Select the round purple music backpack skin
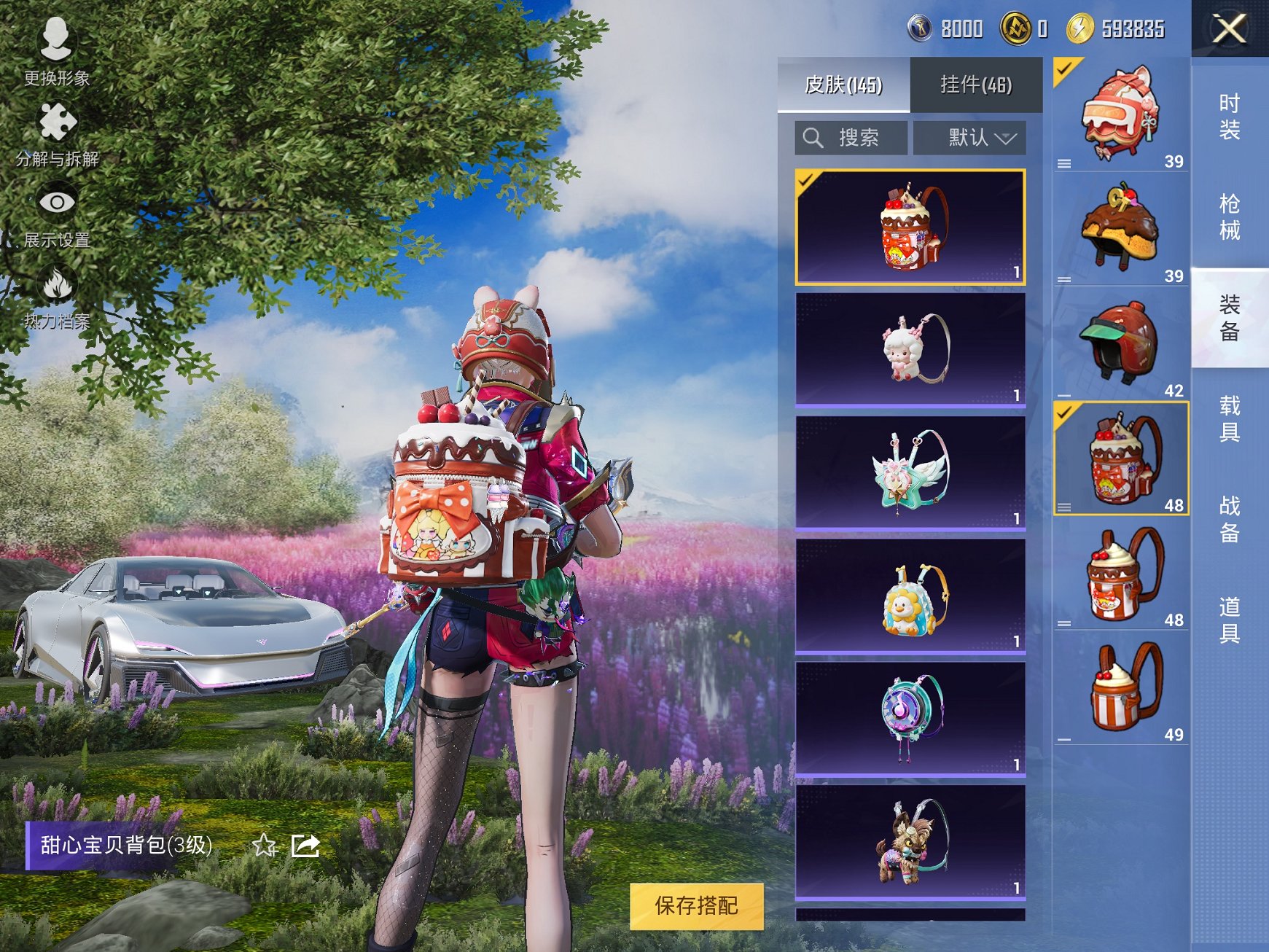 point(910,718)
